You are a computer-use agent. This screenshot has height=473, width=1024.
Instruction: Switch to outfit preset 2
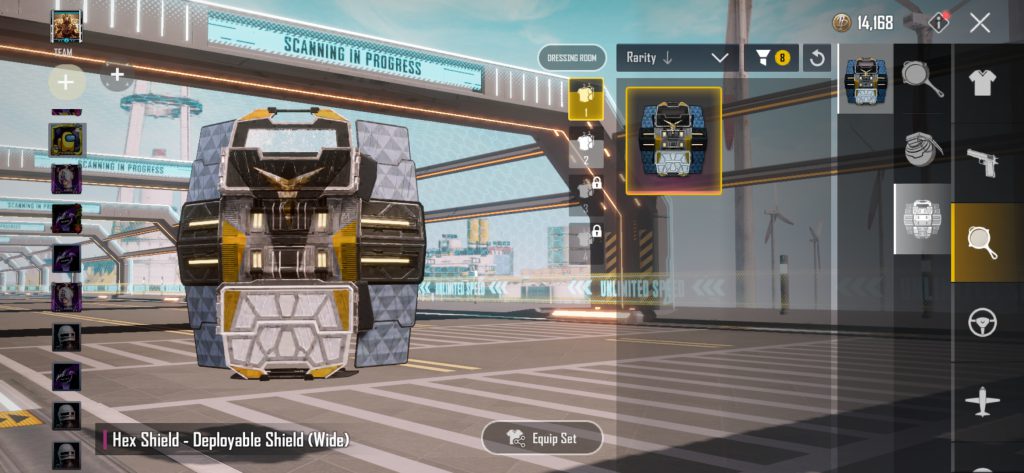pyautogui.click(x=585, y=145)
